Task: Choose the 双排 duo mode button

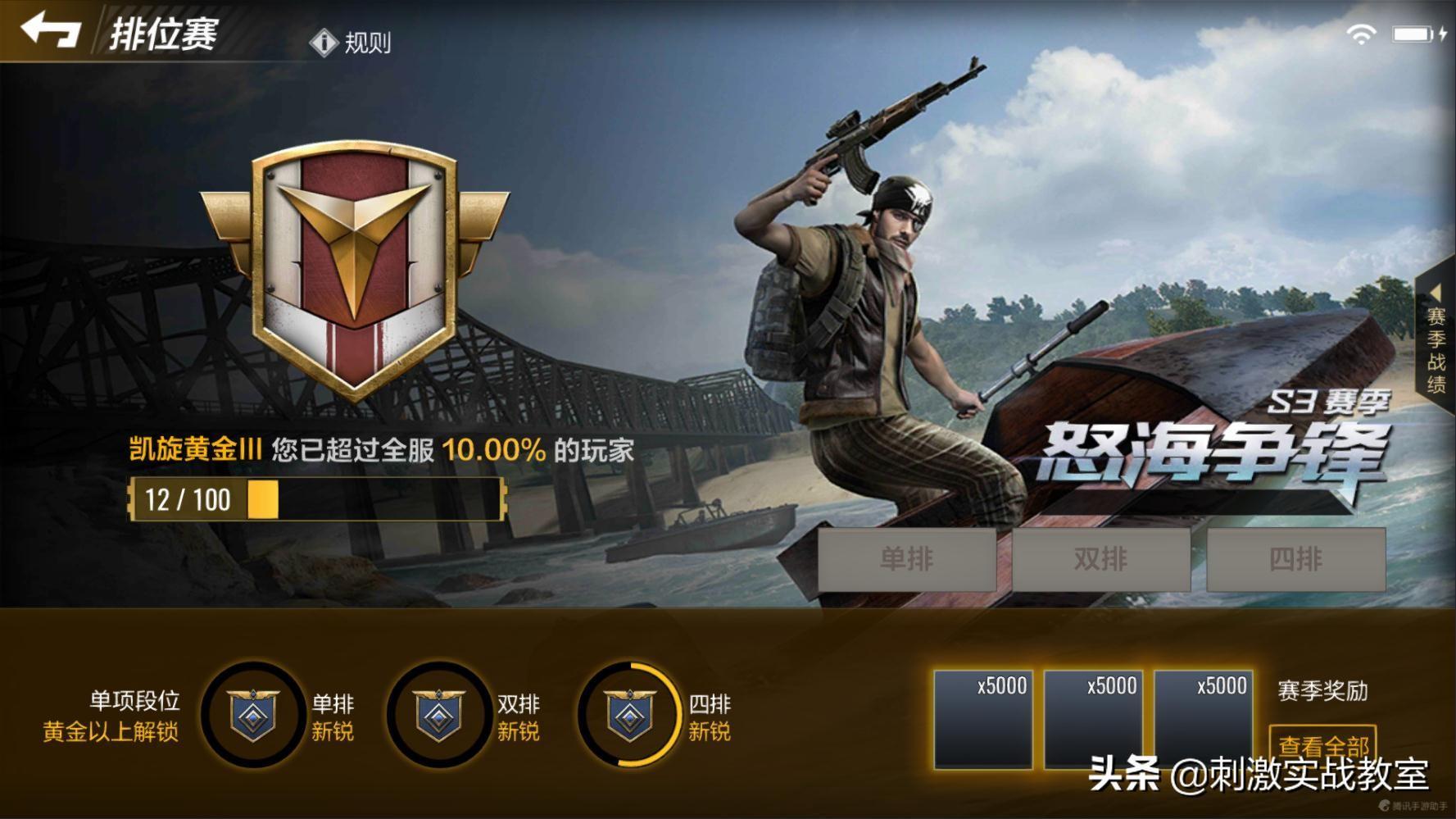Action: (1100, 559)
